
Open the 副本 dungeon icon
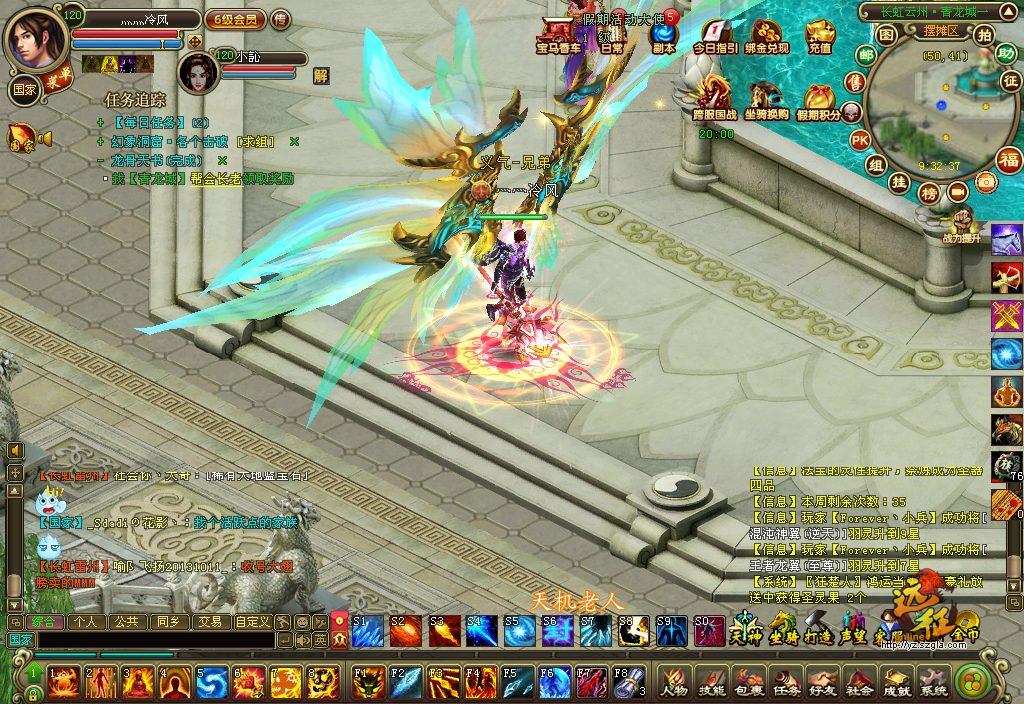663,38
